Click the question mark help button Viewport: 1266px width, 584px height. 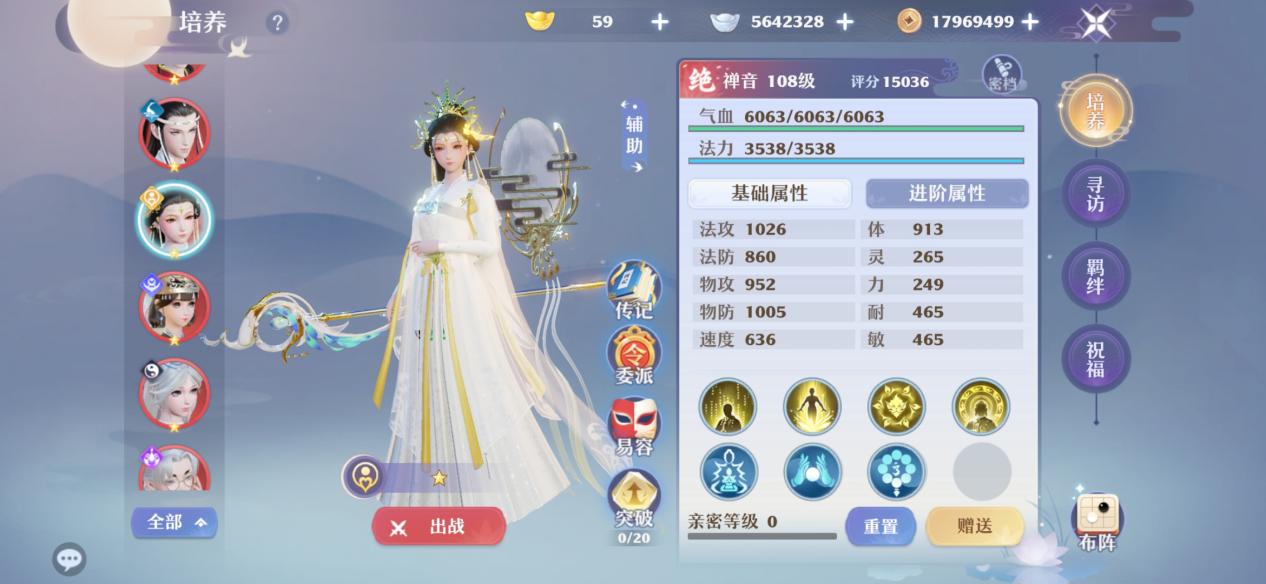tap(277, 22)
